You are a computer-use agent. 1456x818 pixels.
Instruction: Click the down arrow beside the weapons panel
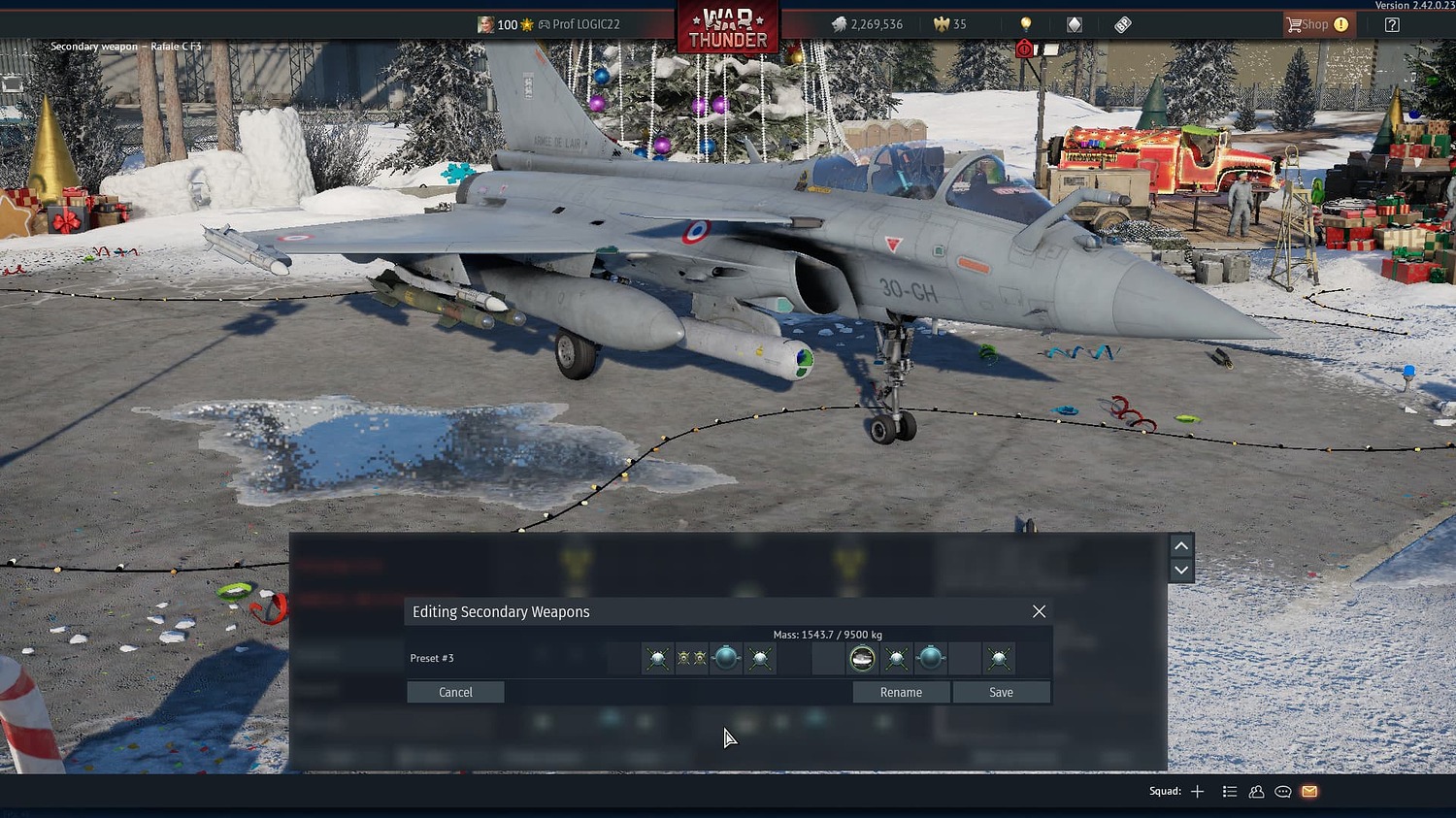pos(1181,570)
